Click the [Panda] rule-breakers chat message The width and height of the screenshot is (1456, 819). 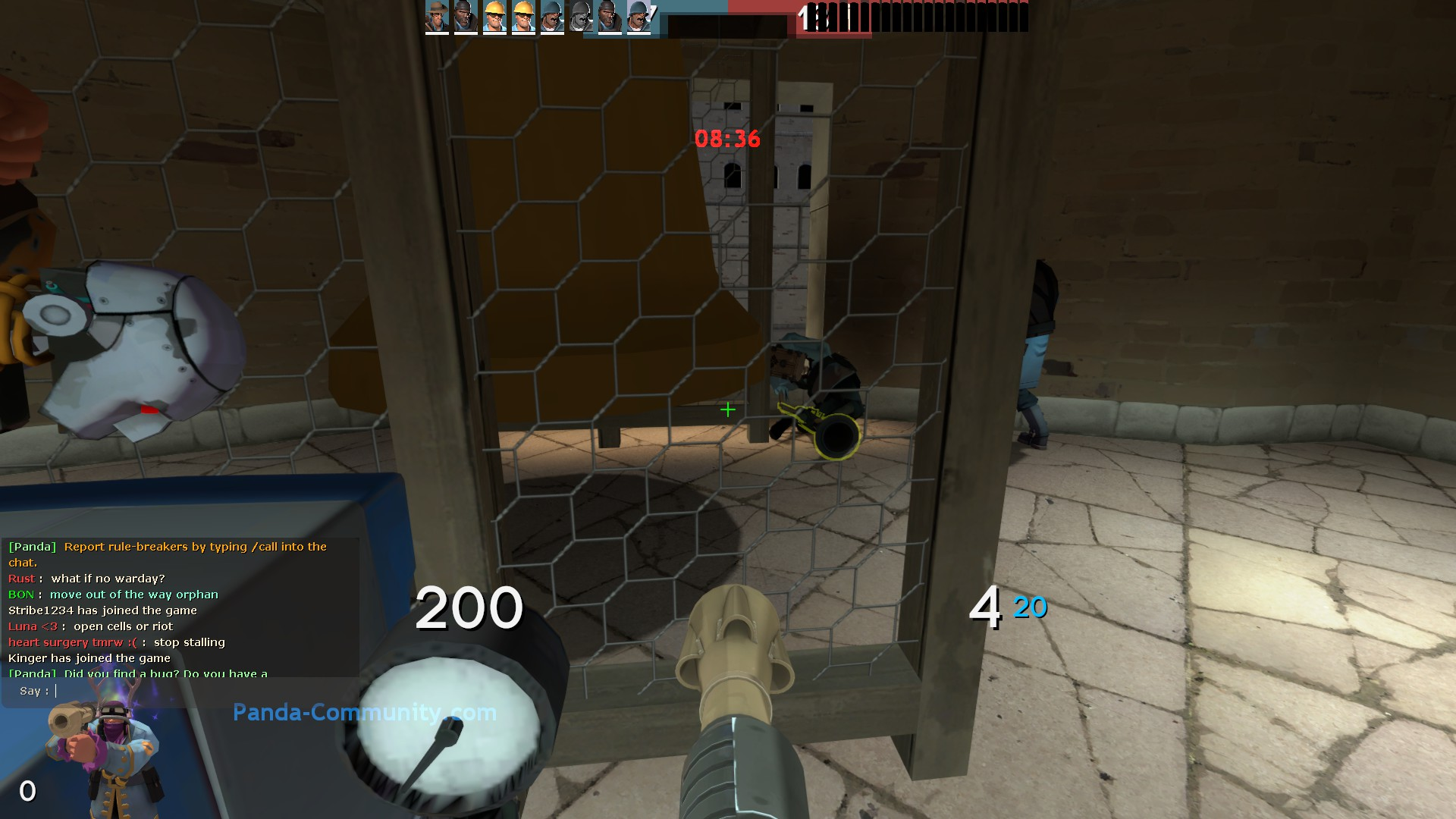[168, 546]
